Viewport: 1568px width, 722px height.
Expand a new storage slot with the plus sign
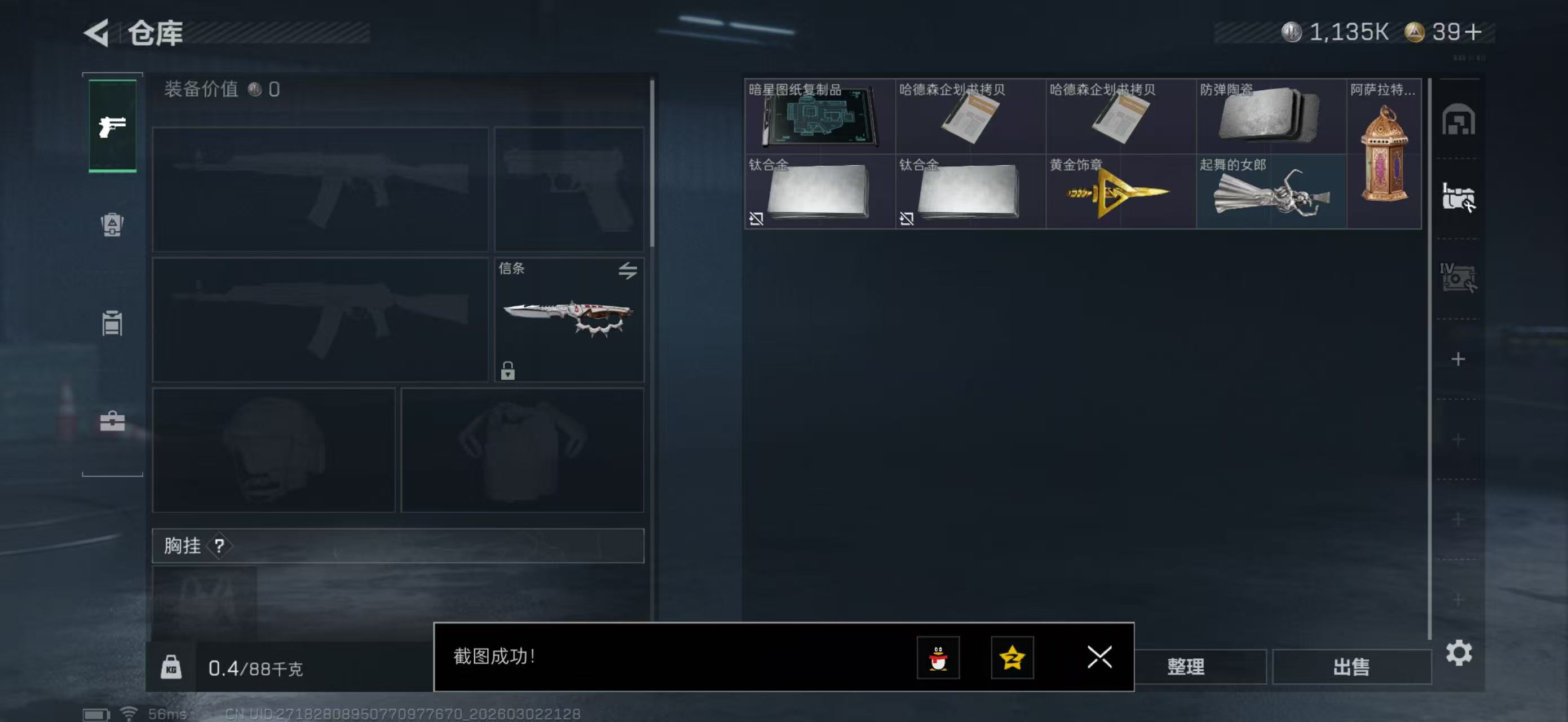[1459, 359]
